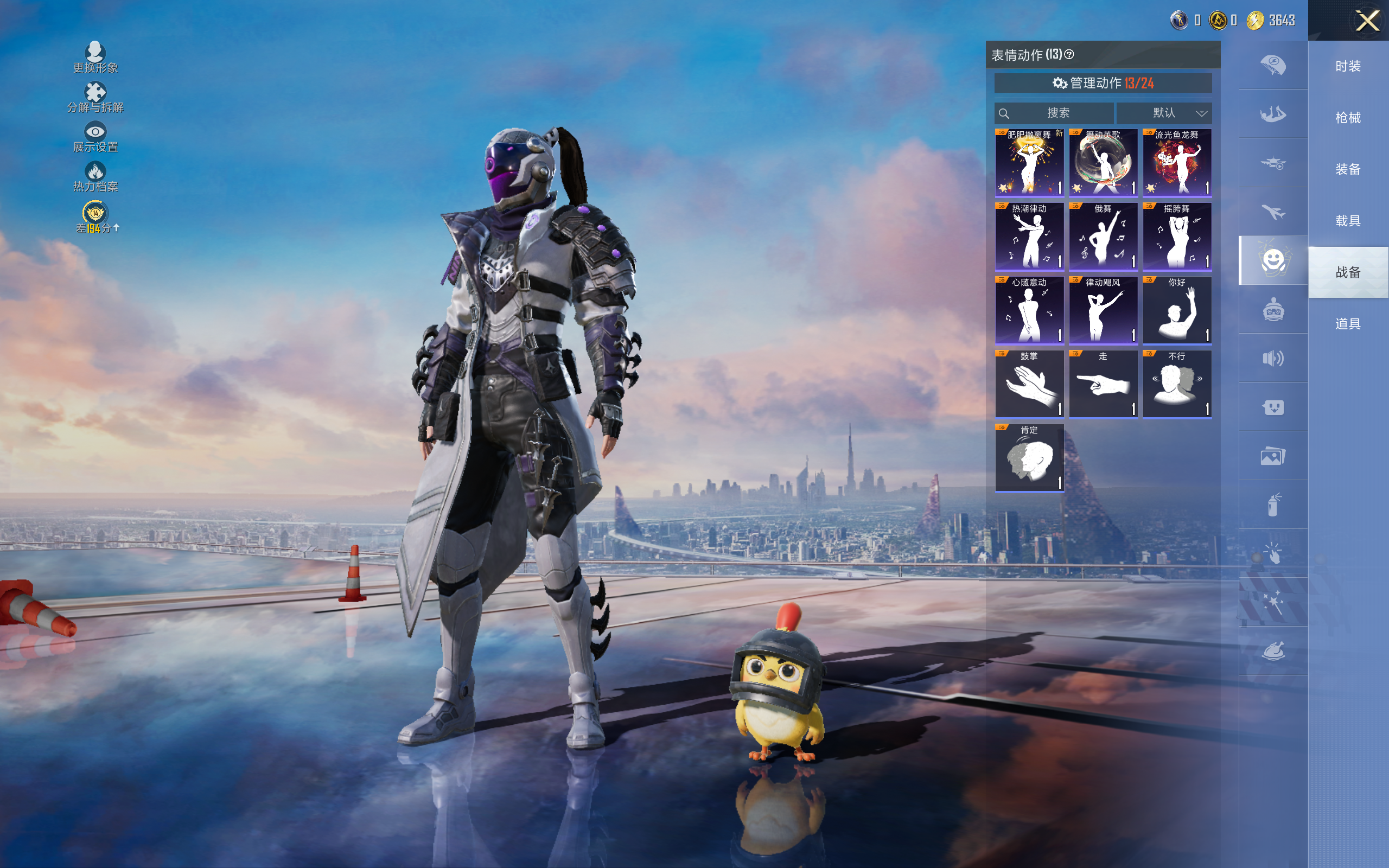Open the 道具 tab
Image resolution: width=1389 pixels, height=868 pixels.
1348,324
